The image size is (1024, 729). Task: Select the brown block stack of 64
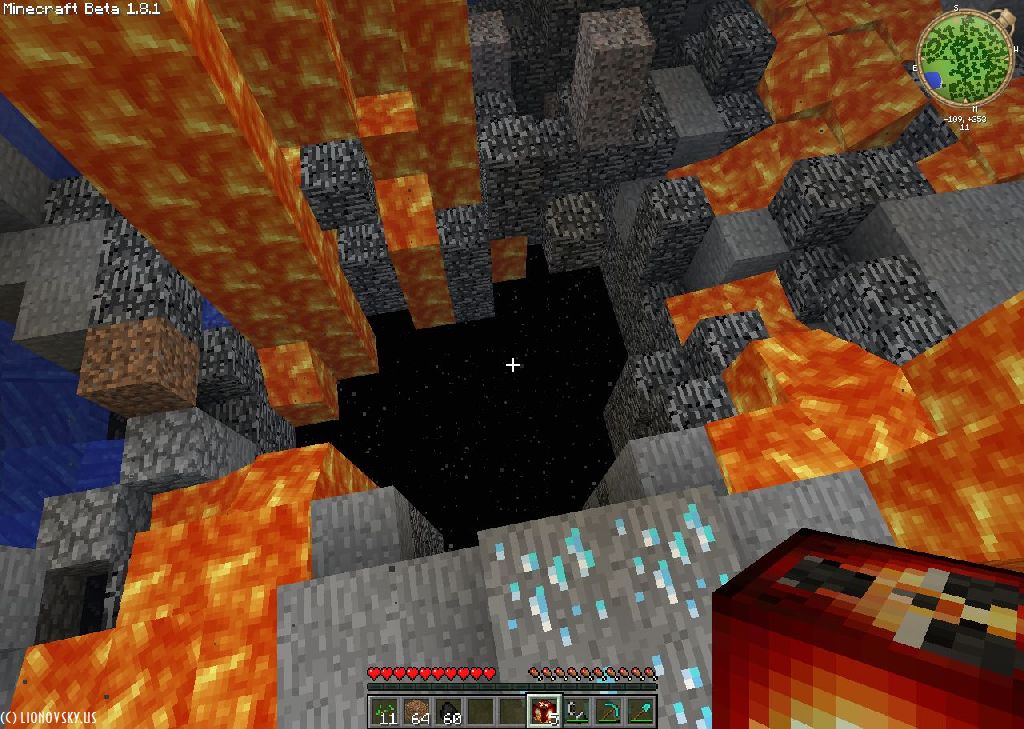click(x=416, y=710)
